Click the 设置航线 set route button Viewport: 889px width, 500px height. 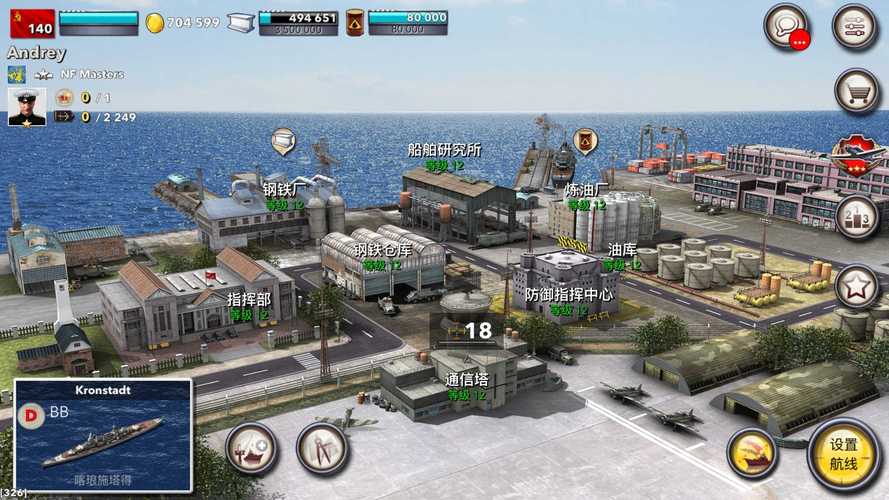click(843, 453)
